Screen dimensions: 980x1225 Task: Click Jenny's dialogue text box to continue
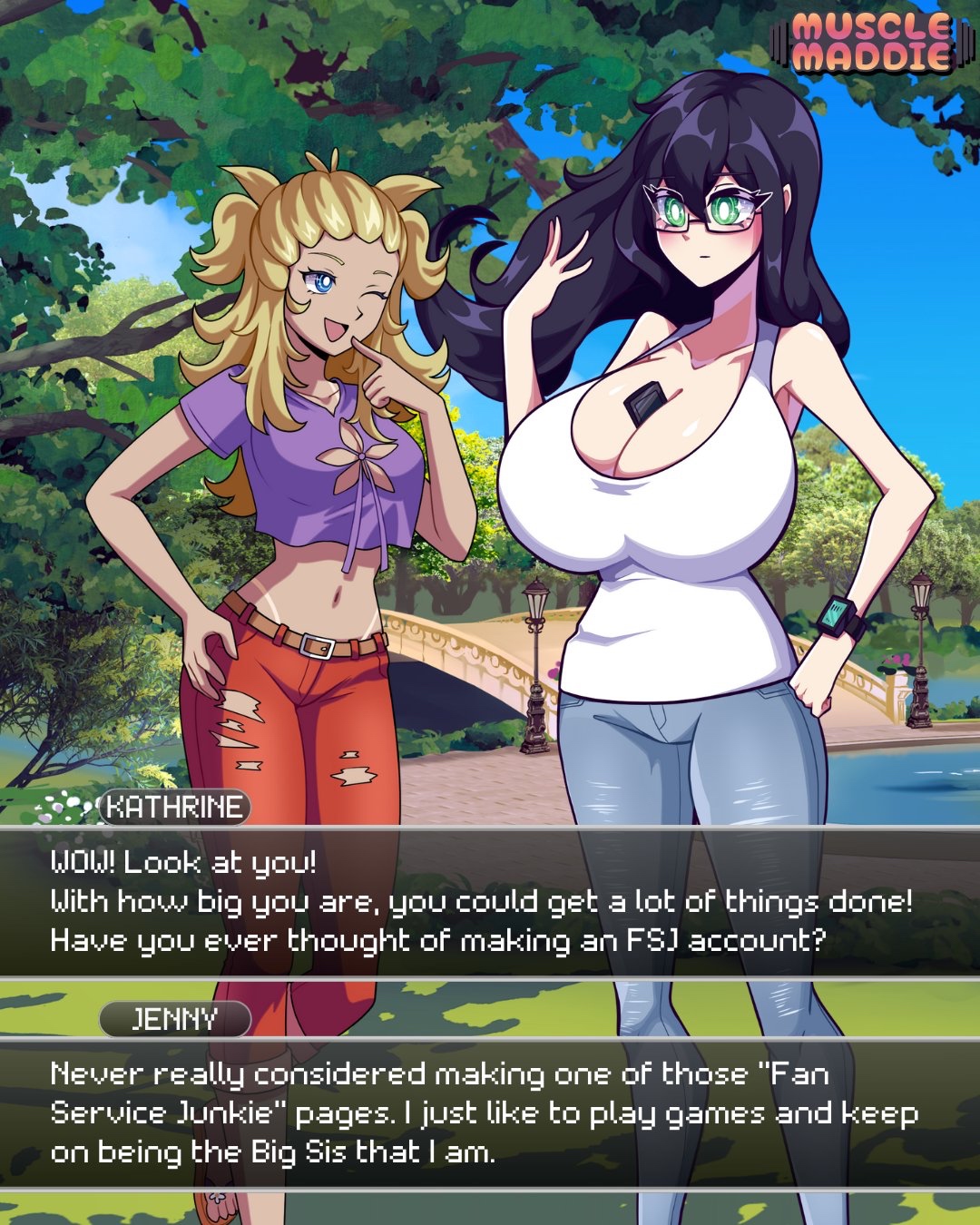click(x=490, y=1112)
